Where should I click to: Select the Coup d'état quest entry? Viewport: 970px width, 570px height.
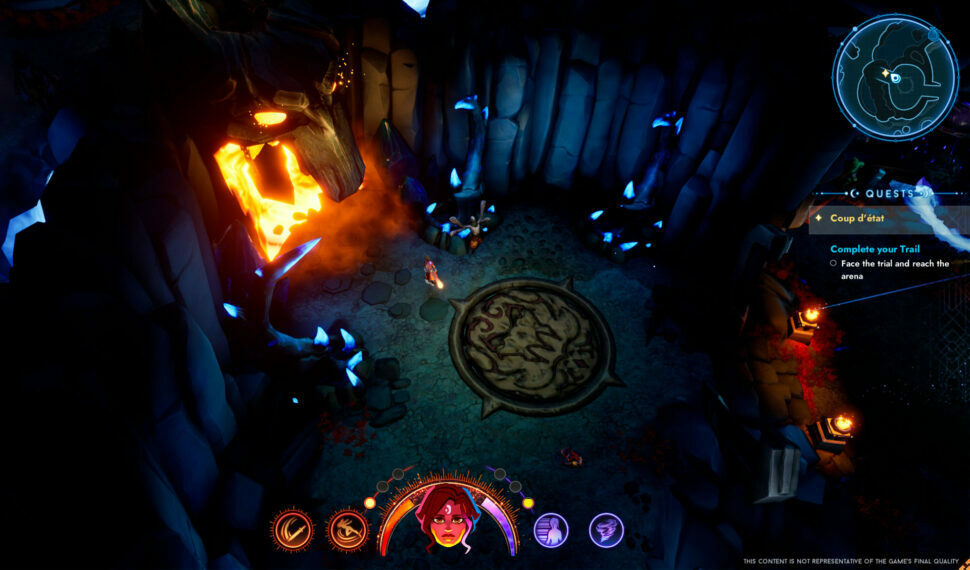coord(858,218)
